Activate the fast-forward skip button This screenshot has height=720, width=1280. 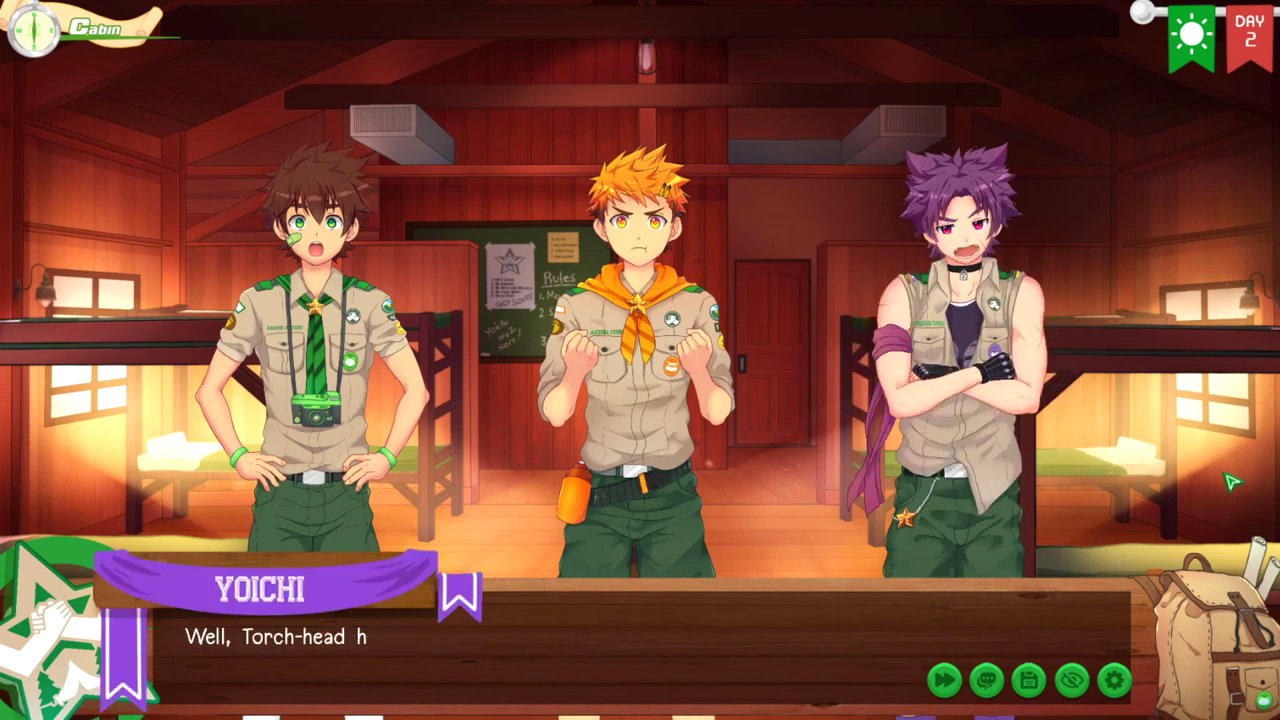pos(944,681)
